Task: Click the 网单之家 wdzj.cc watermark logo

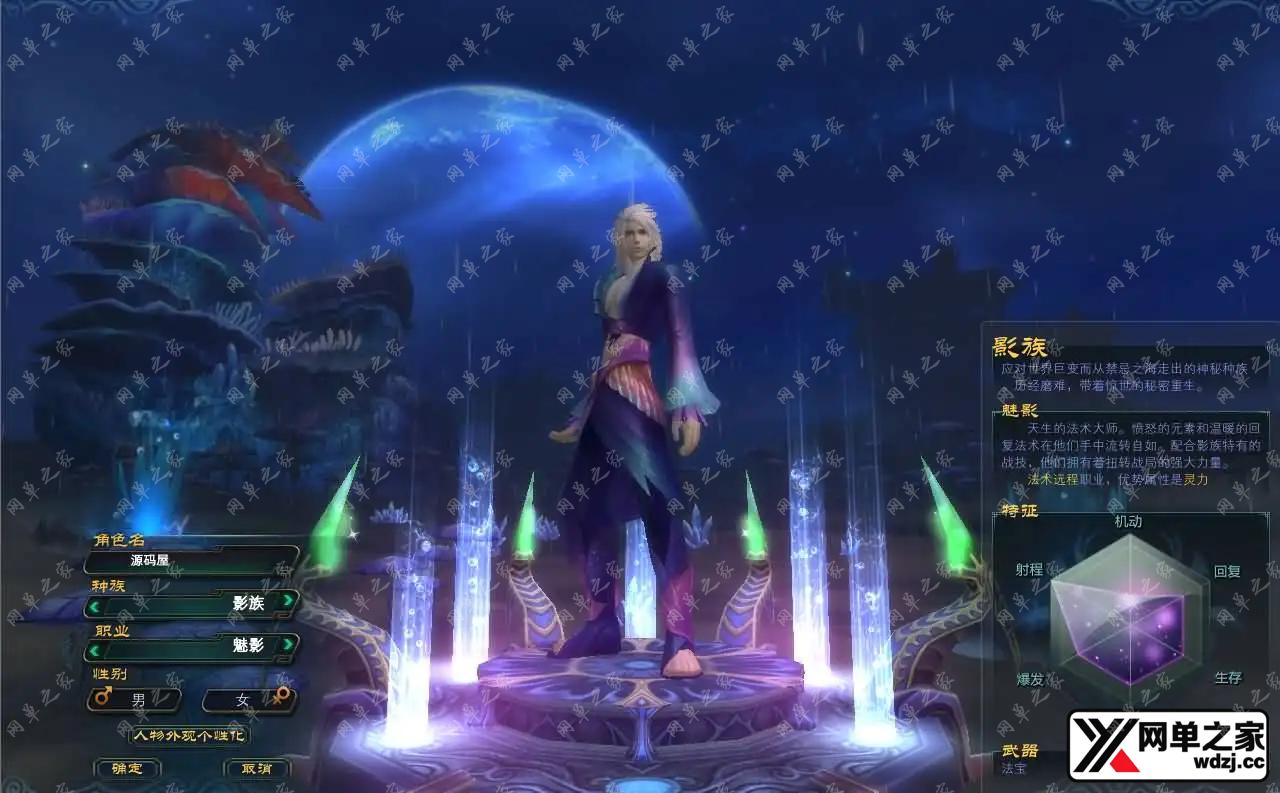Action: [x=1168, y=745]
